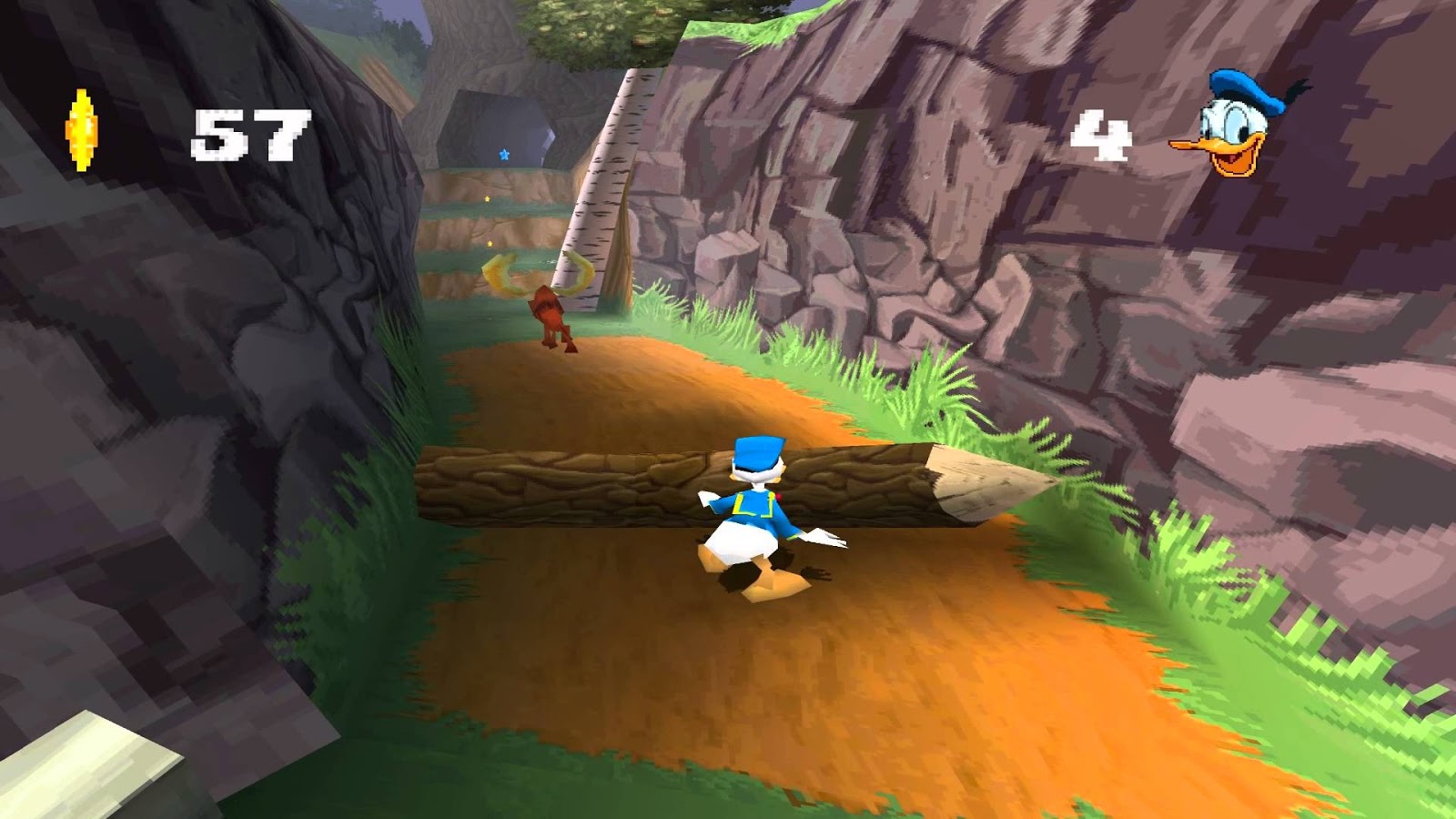Viewport: 1456px width, 819px height.
Task: Click the small star above the horseshoe
Action: pos(490,243)
